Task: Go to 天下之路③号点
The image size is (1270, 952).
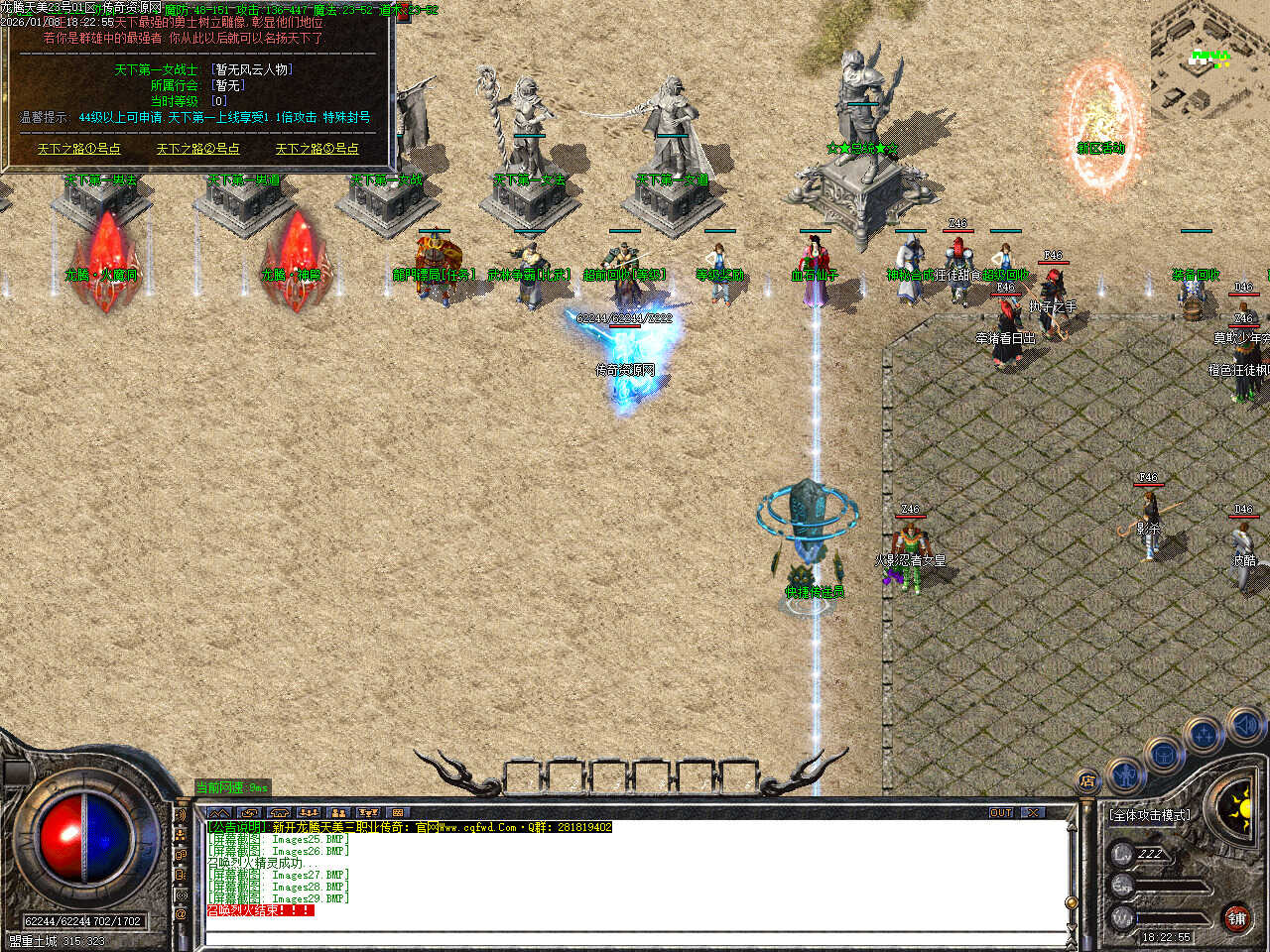Action: pyautogui.click(x=317, y=149)
